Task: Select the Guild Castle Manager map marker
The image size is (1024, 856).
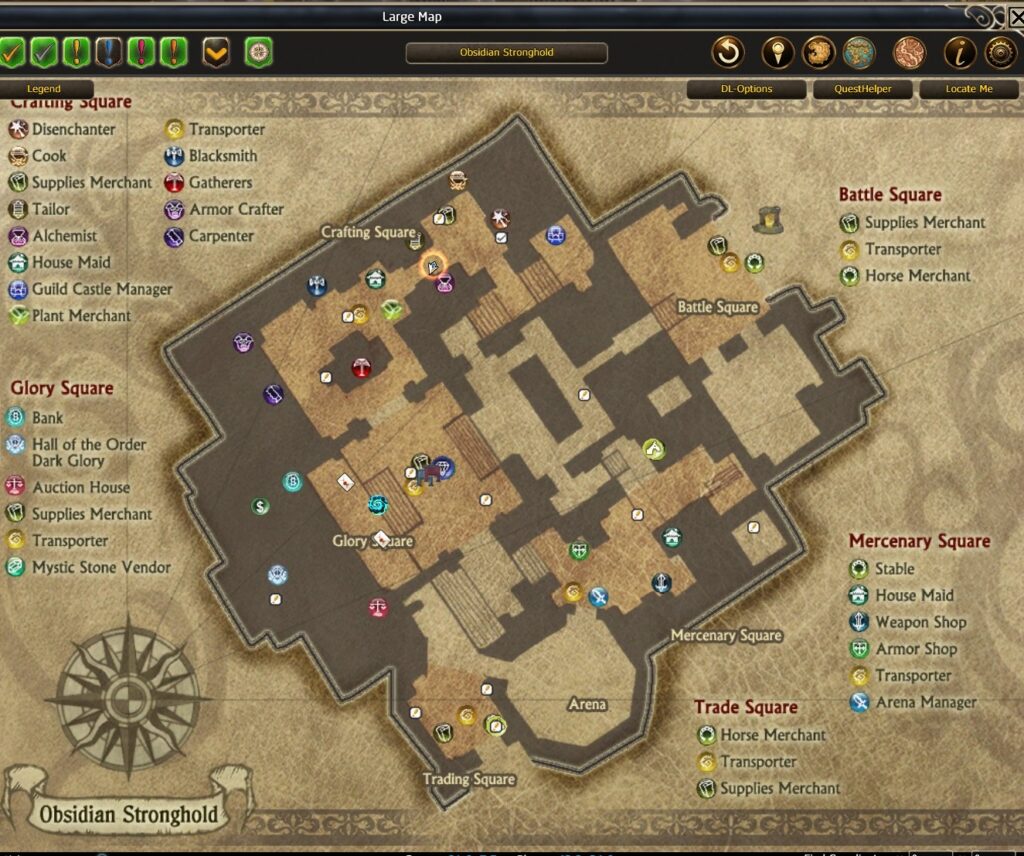Action: 556,236
